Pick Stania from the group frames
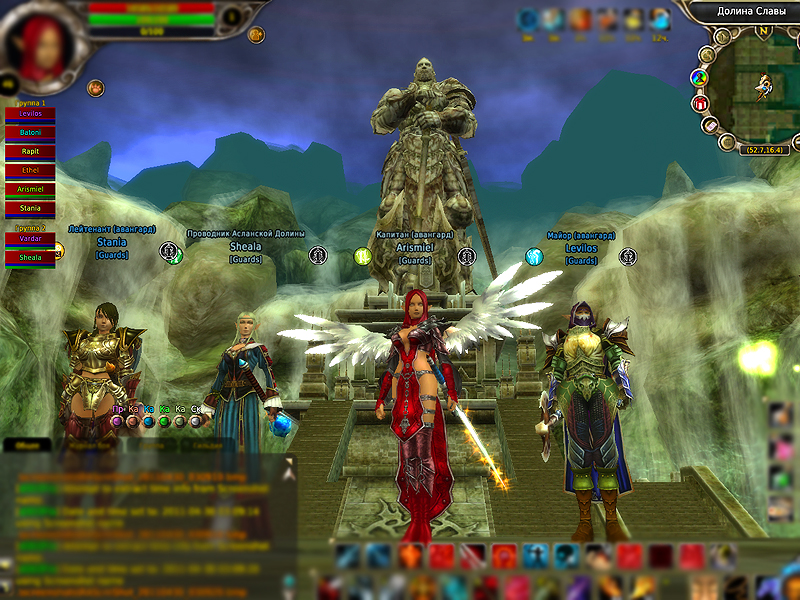Image resolution: width=800 pixels, height=600 pixels. click(x=30, y=208)
